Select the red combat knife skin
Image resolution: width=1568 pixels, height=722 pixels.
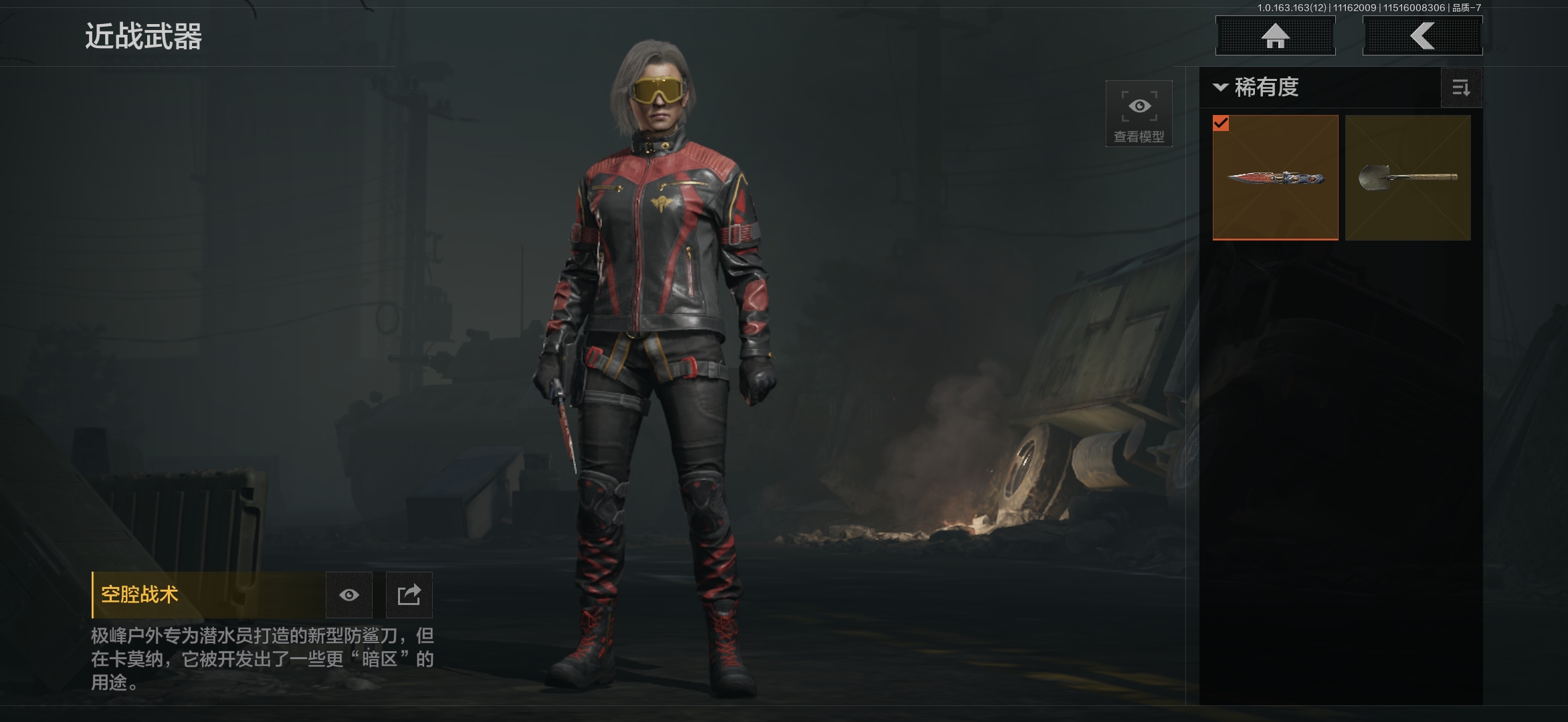pyautogui.click(x=1275, y=177)
